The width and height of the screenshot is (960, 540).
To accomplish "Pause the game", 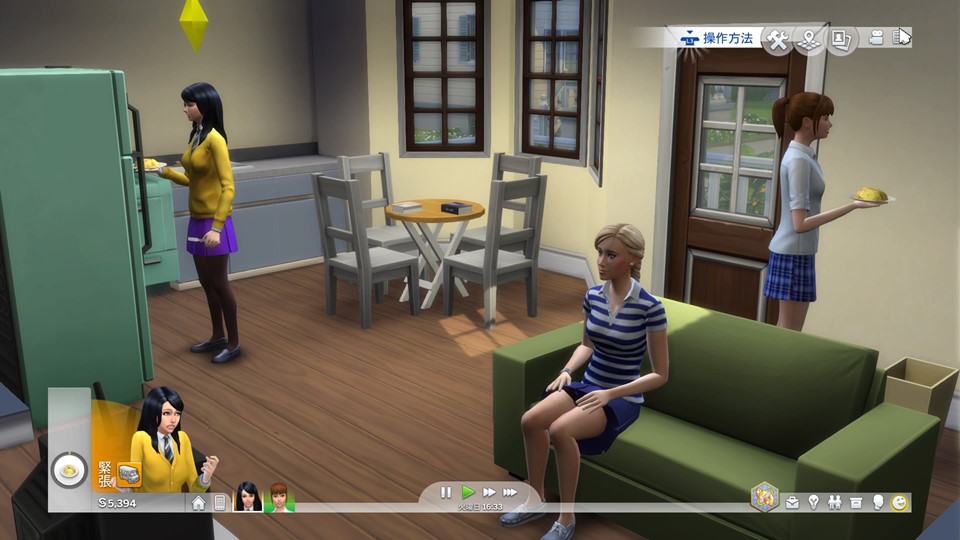I will tap(446, 492).
